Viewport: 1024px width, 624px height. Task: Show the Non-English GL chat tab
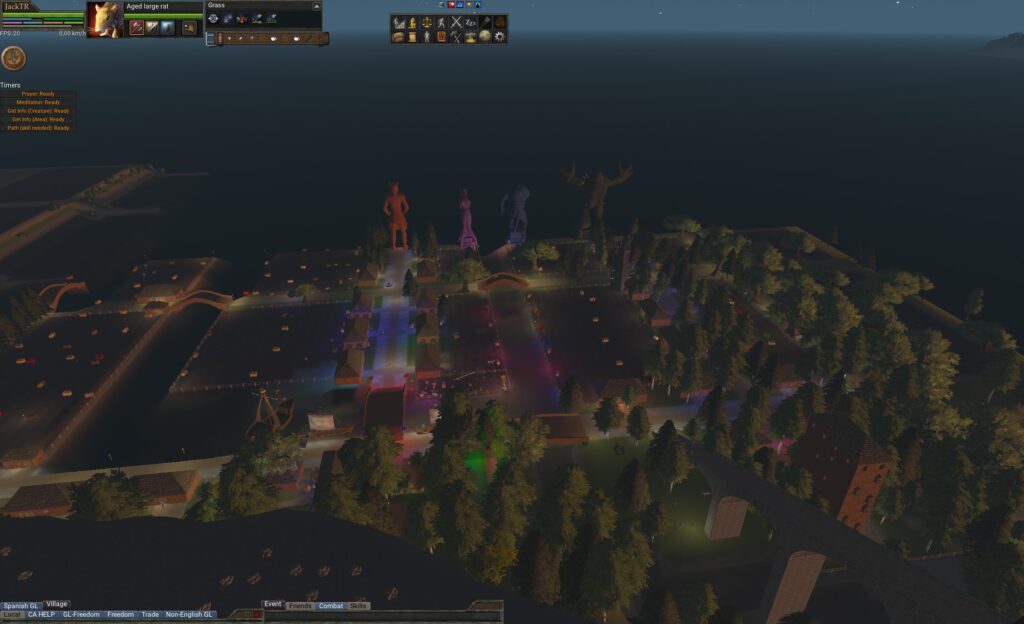189,614
